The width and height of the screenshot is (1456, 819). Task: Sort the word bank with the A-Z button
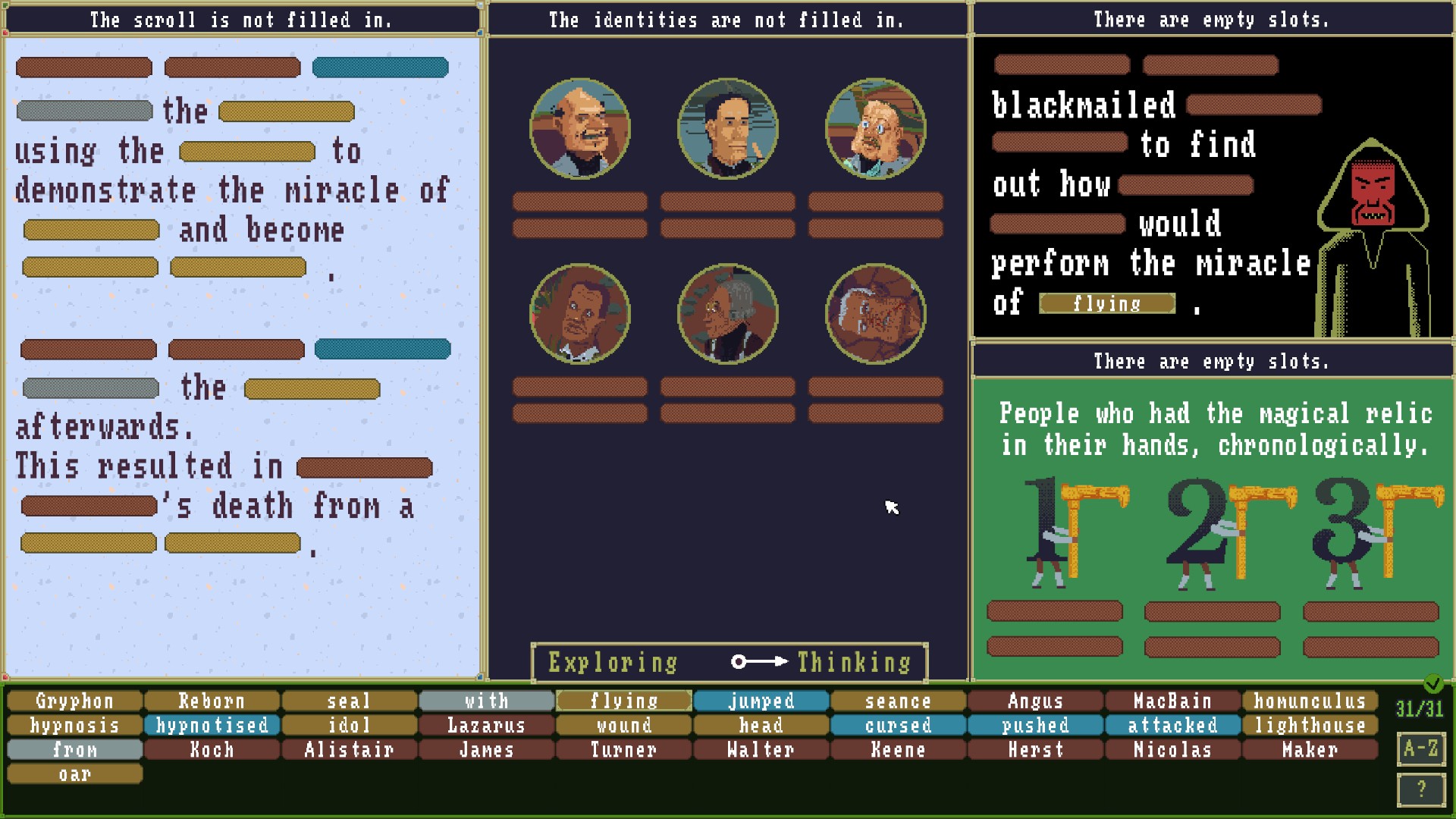[1420, 749]
